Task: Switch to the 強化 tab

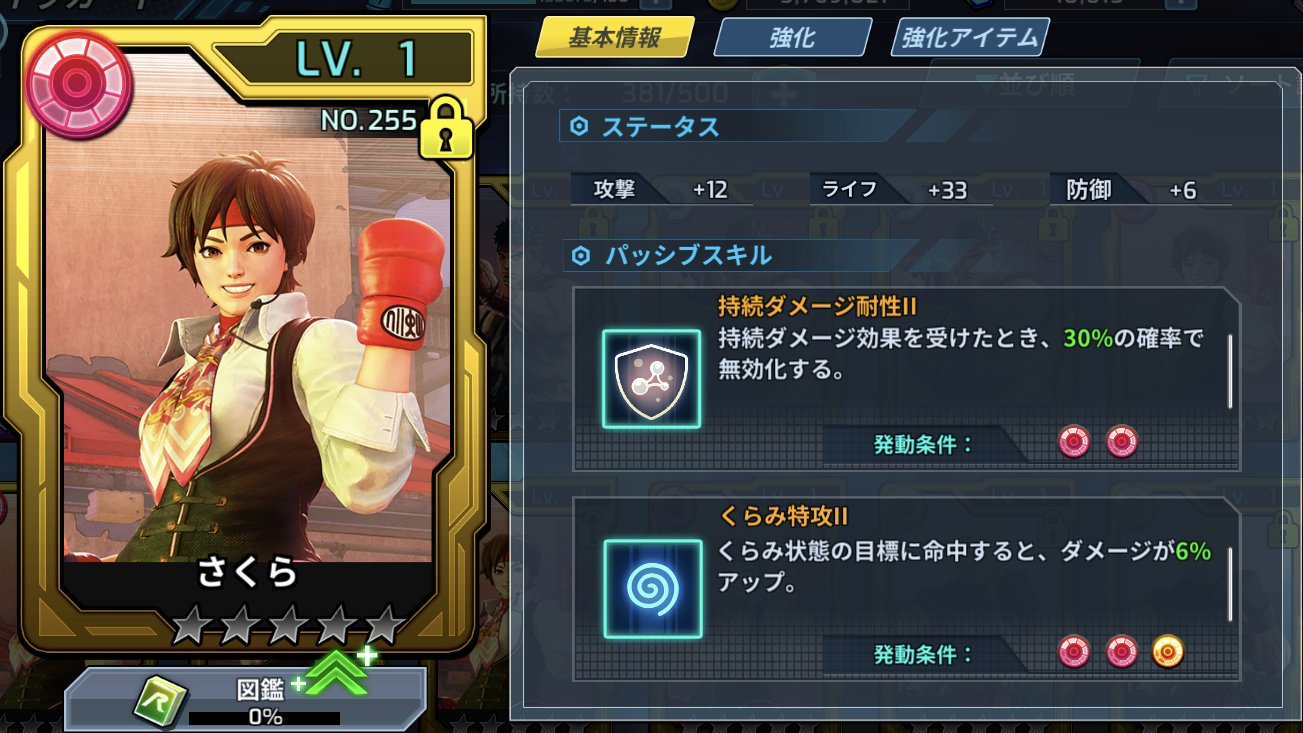Action: (x=790, y=38)
